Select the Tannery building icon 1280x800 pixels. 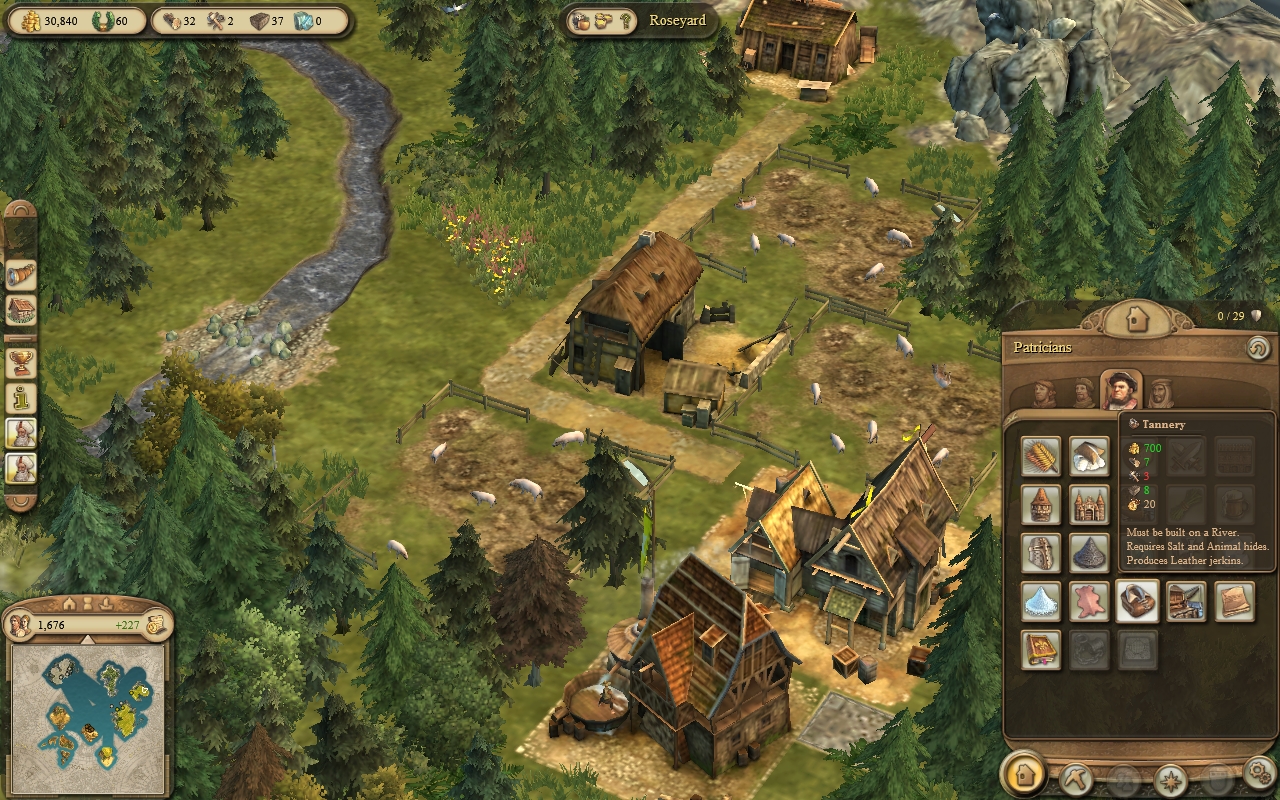click(1137, 601)
